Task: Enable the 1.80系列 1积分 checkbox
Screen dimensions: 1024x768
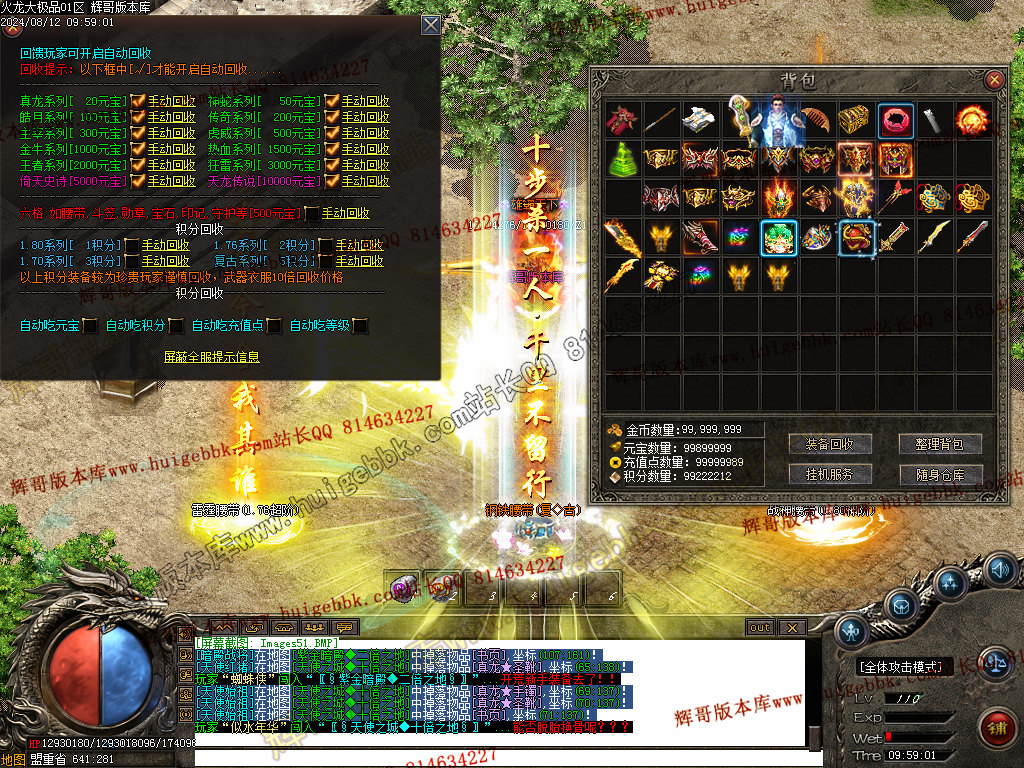Action: (x=131, y=245)
